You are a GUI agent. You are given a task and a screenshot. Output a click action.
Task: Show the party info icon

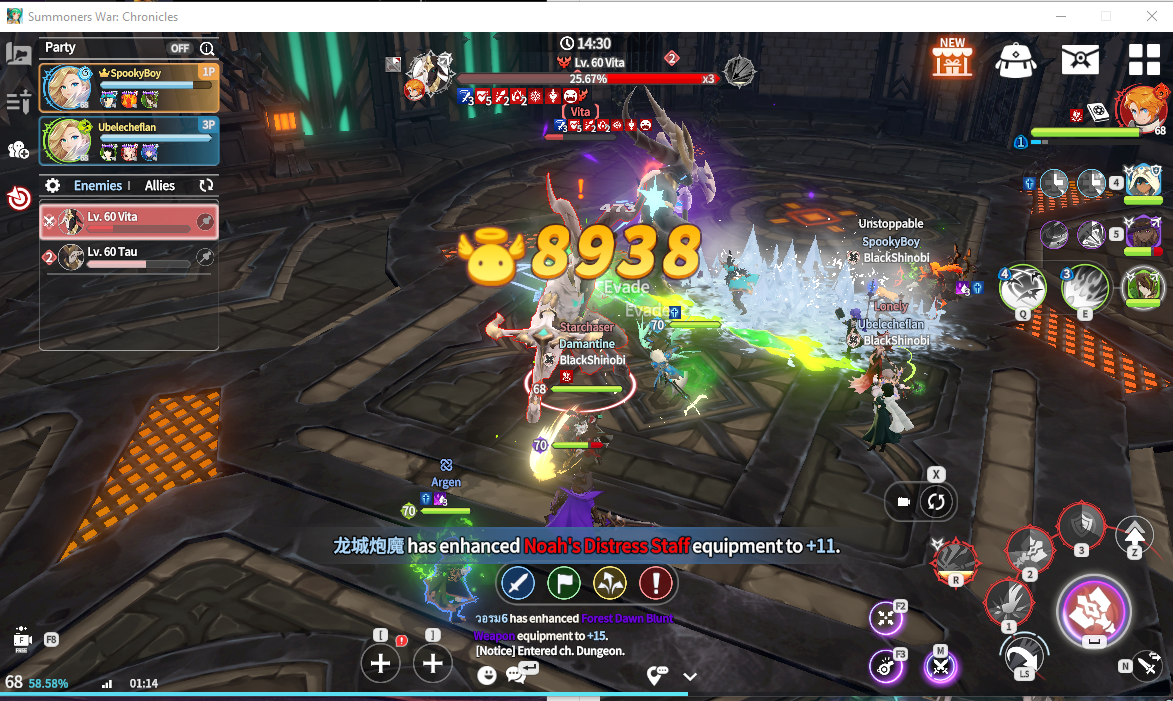click(x=207, y=48)
